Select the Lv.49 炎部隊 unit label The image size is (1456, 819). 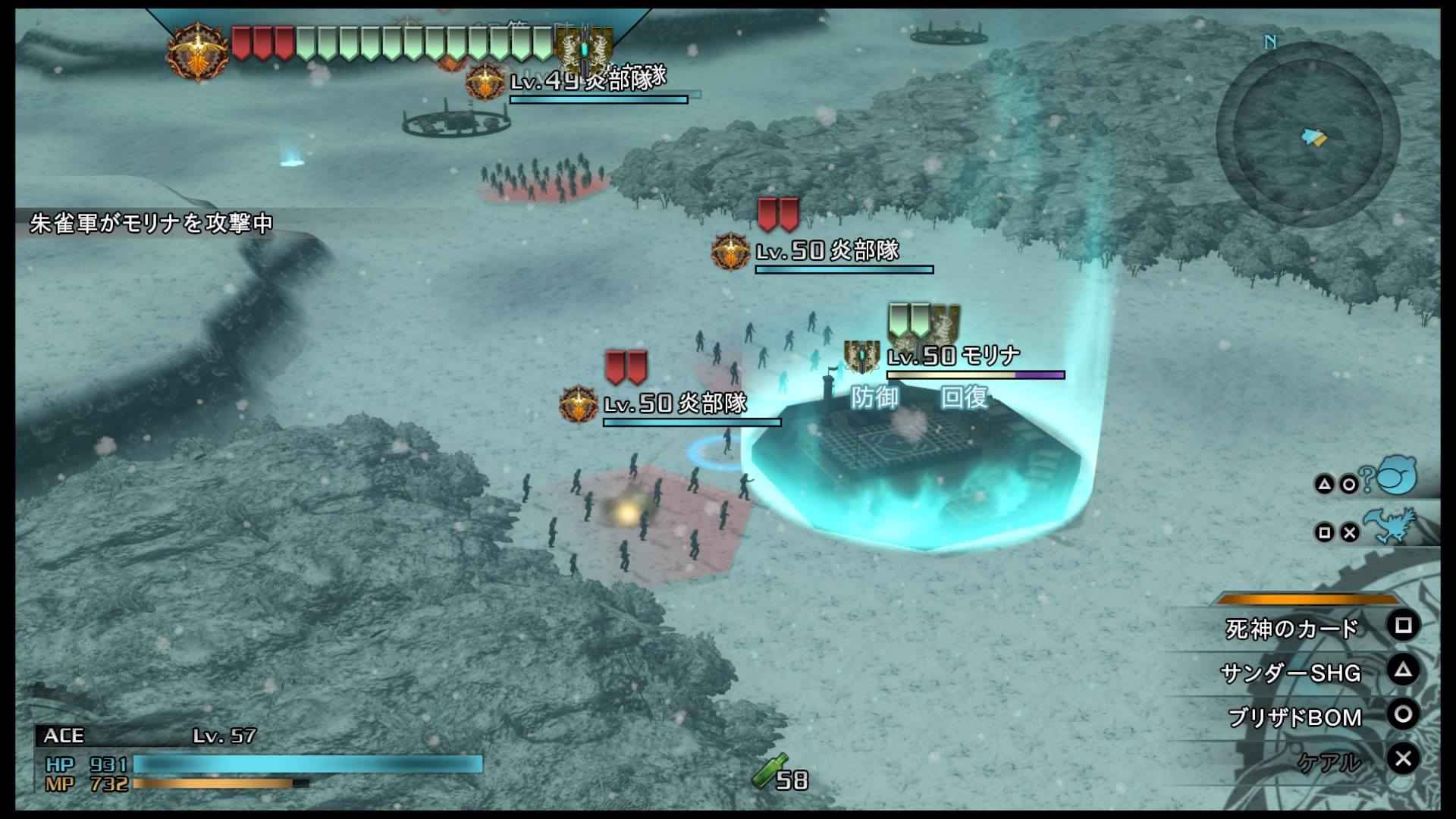coord(588,80)
